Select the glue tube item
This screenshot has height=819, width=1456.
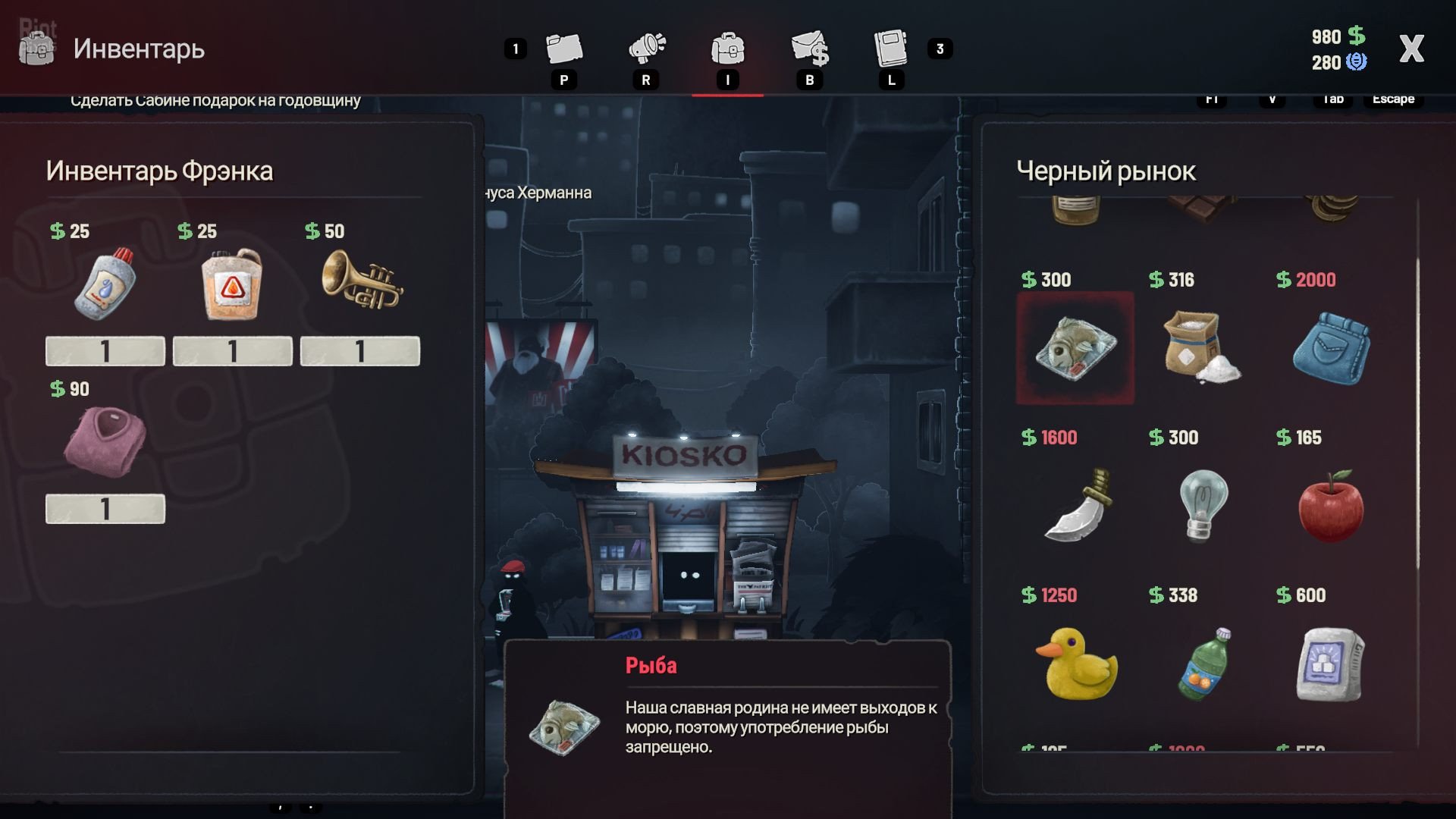(105, 283)
